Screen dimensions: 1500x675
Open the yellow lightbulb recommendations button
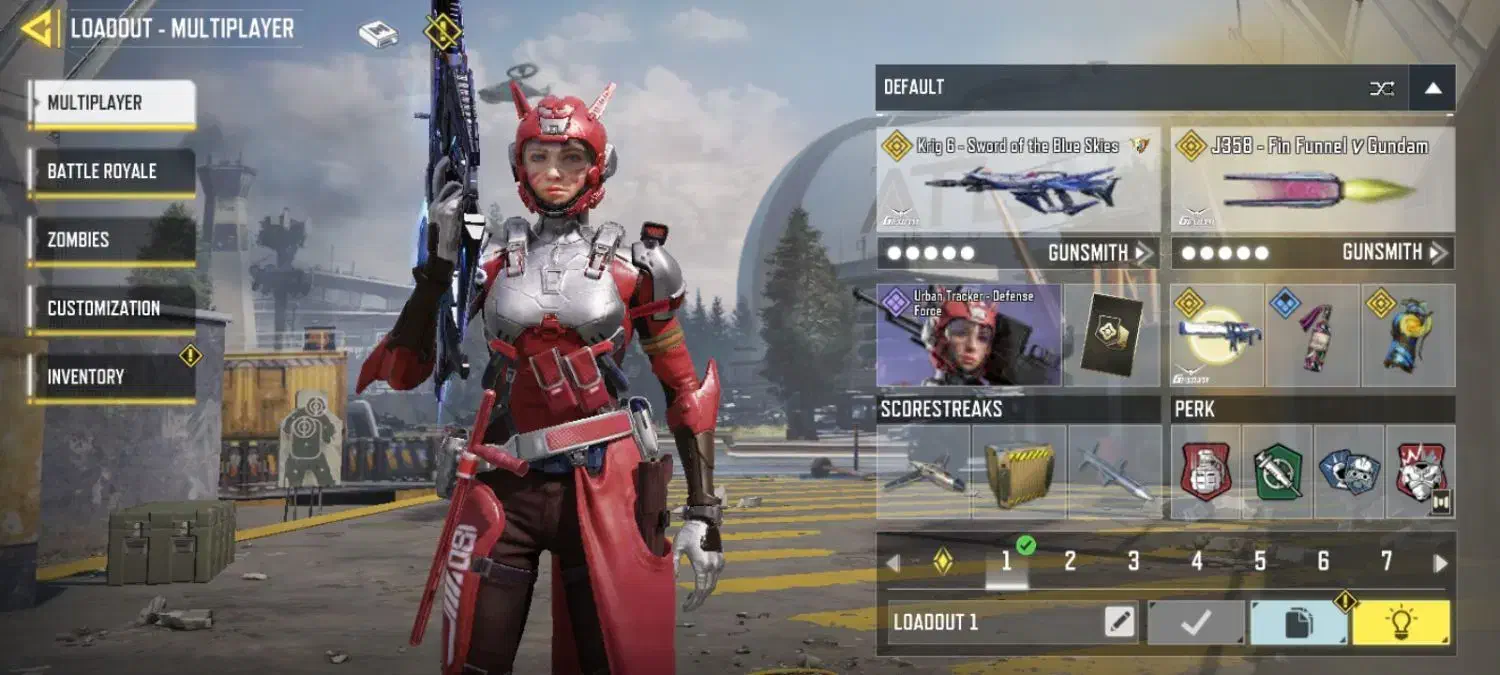1400,622
